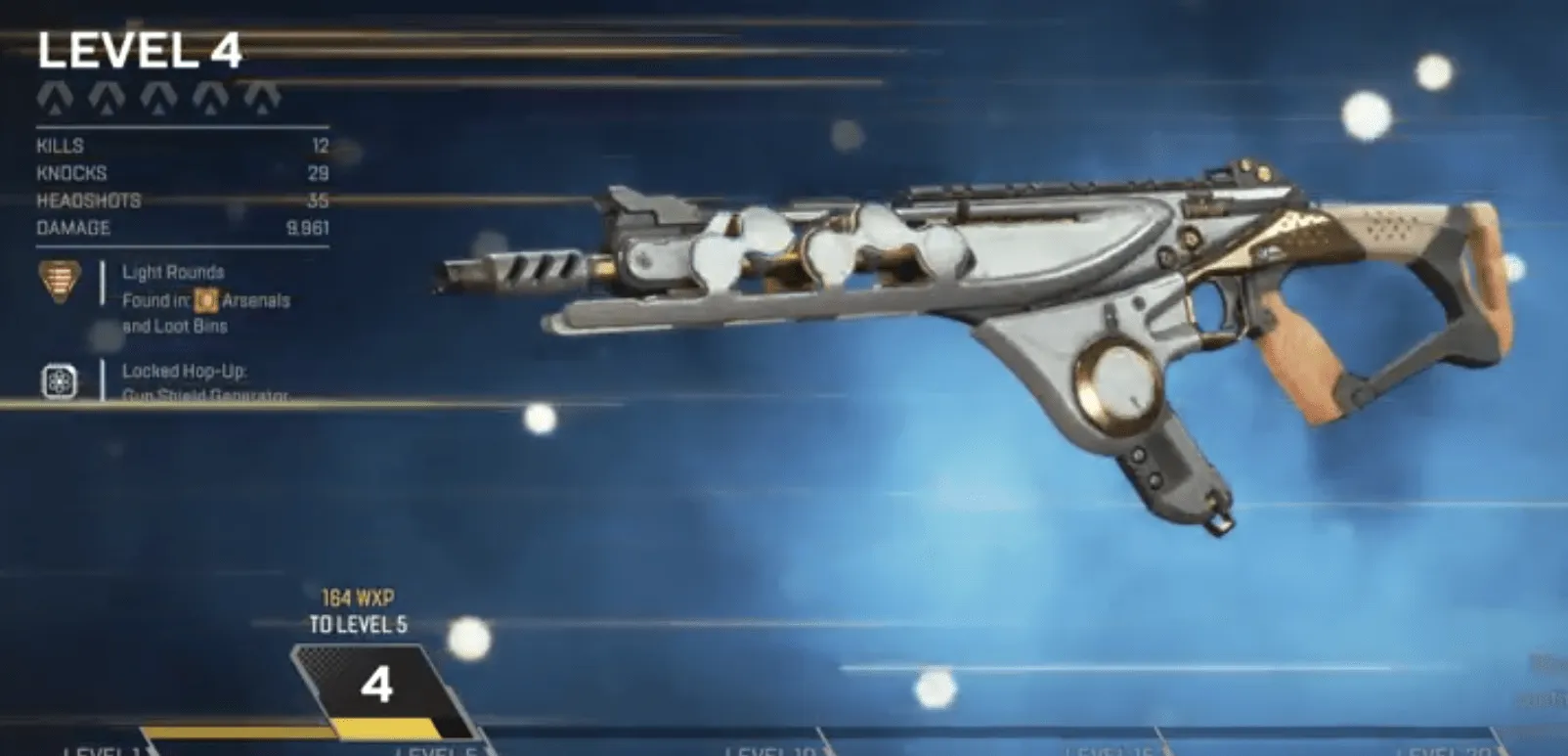This screenshot has width=1568, height=756.
Task: Click the locked Hop-Up Gun Shield Generator icon
Action: click(61, 382)
